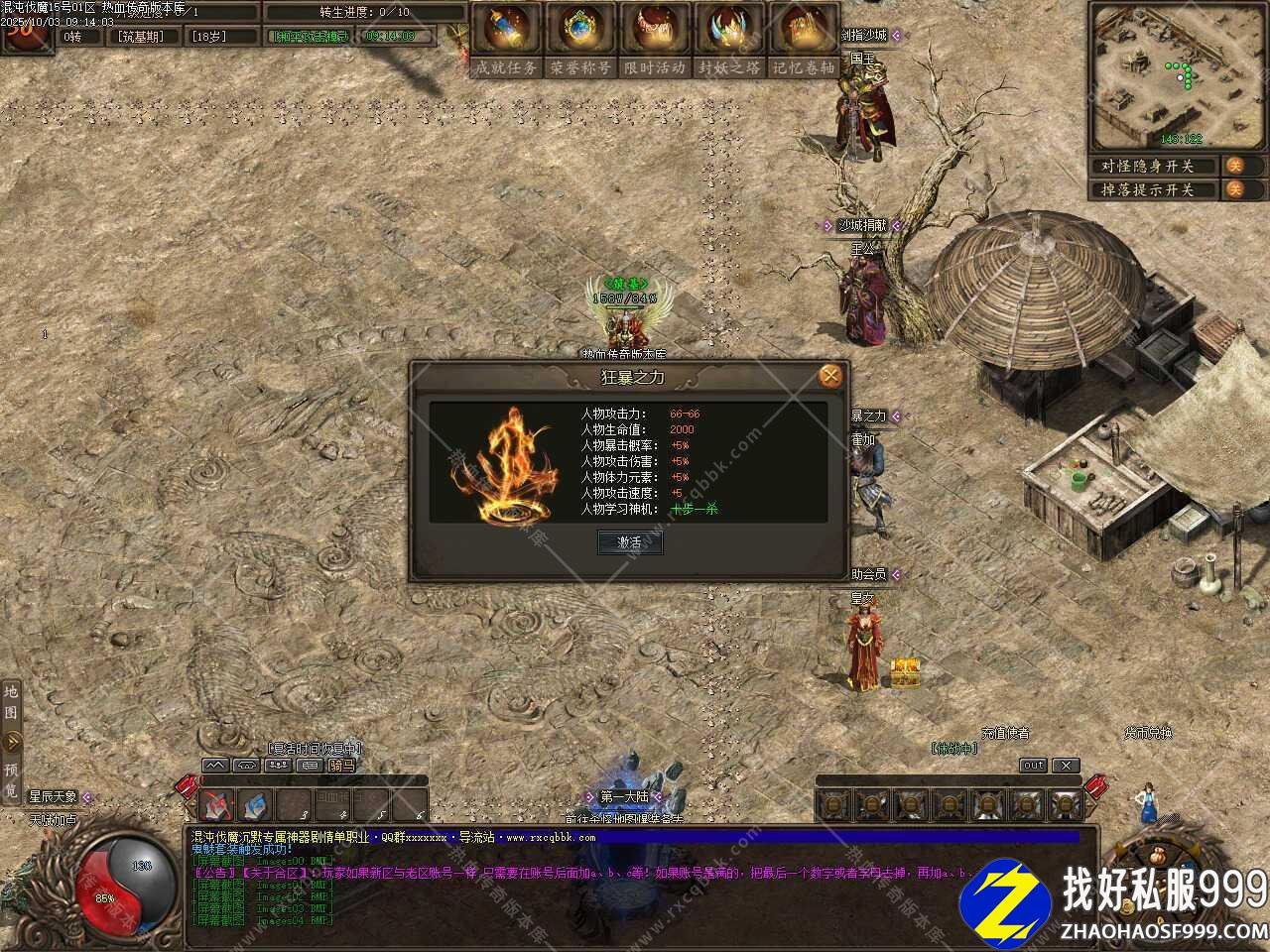Open the 地图 map side tab
This screenshot has width=1270, height=952.
(11, 701)
